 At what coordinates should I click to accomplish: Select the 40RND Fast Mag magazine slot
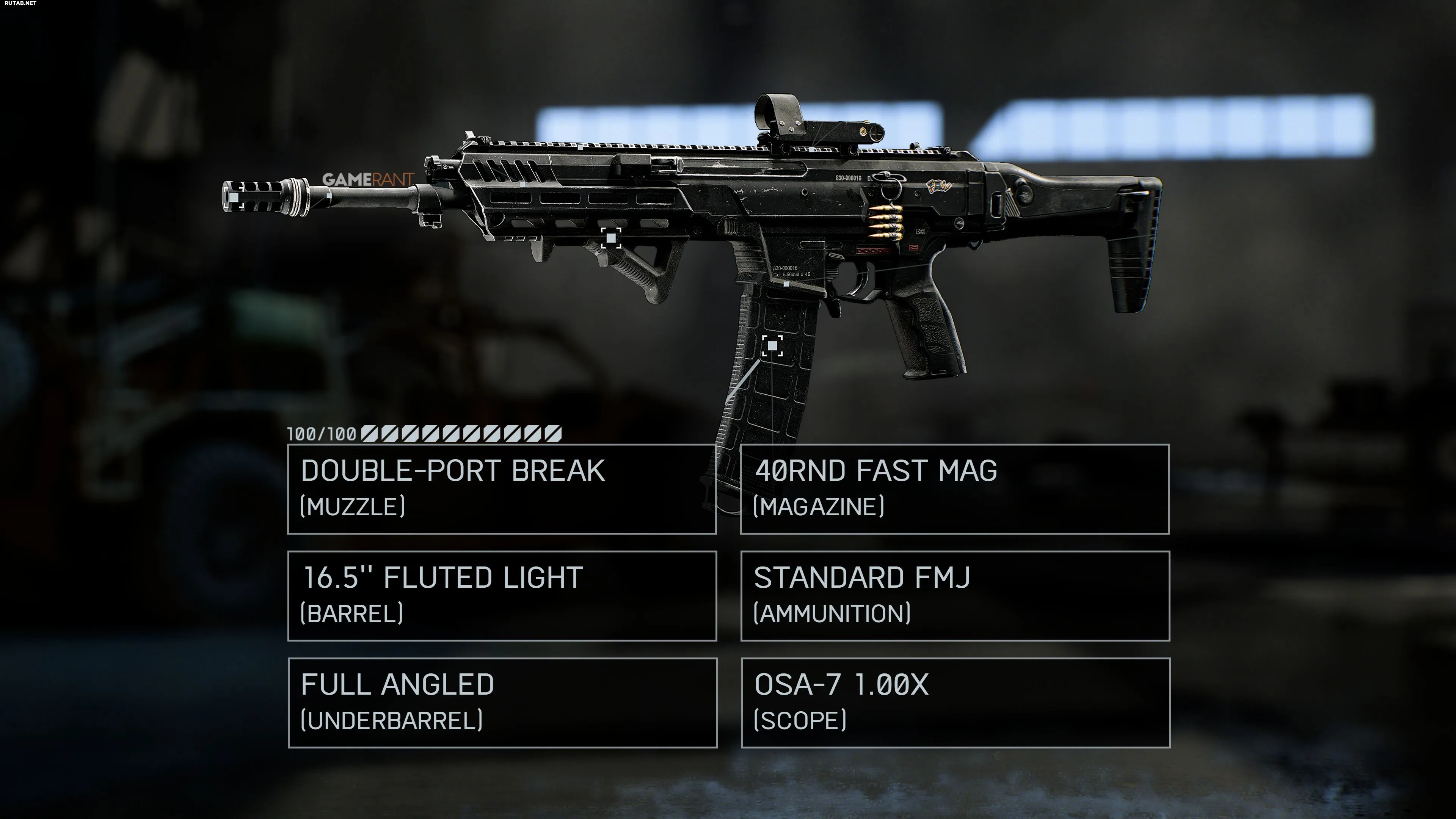tap(955, 489)
